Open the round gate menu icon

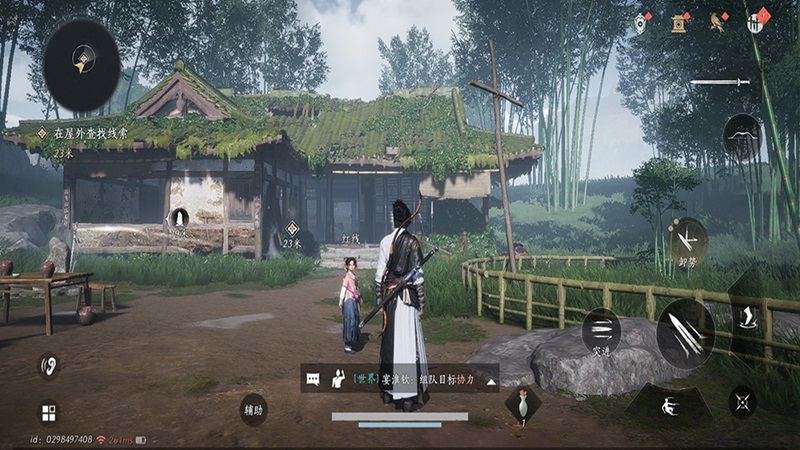[x=758, y=21]
